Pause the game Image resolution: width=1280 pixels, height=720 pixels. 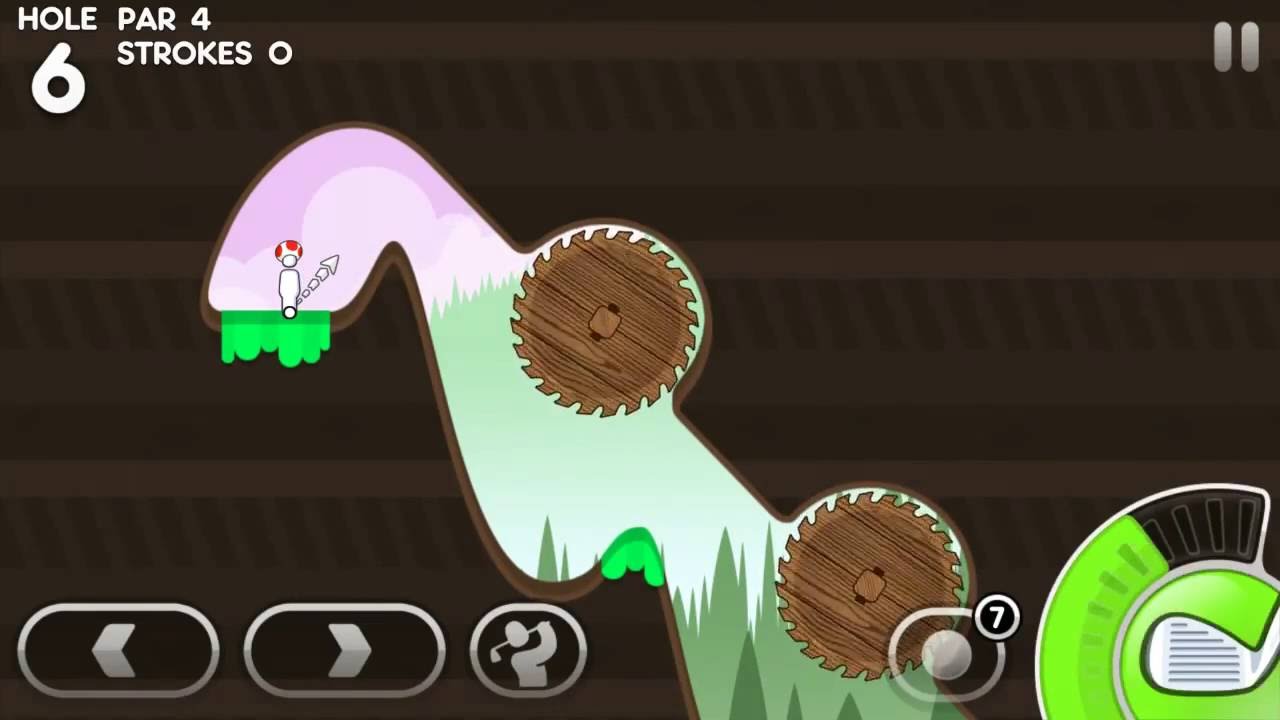coord(1236,46)
